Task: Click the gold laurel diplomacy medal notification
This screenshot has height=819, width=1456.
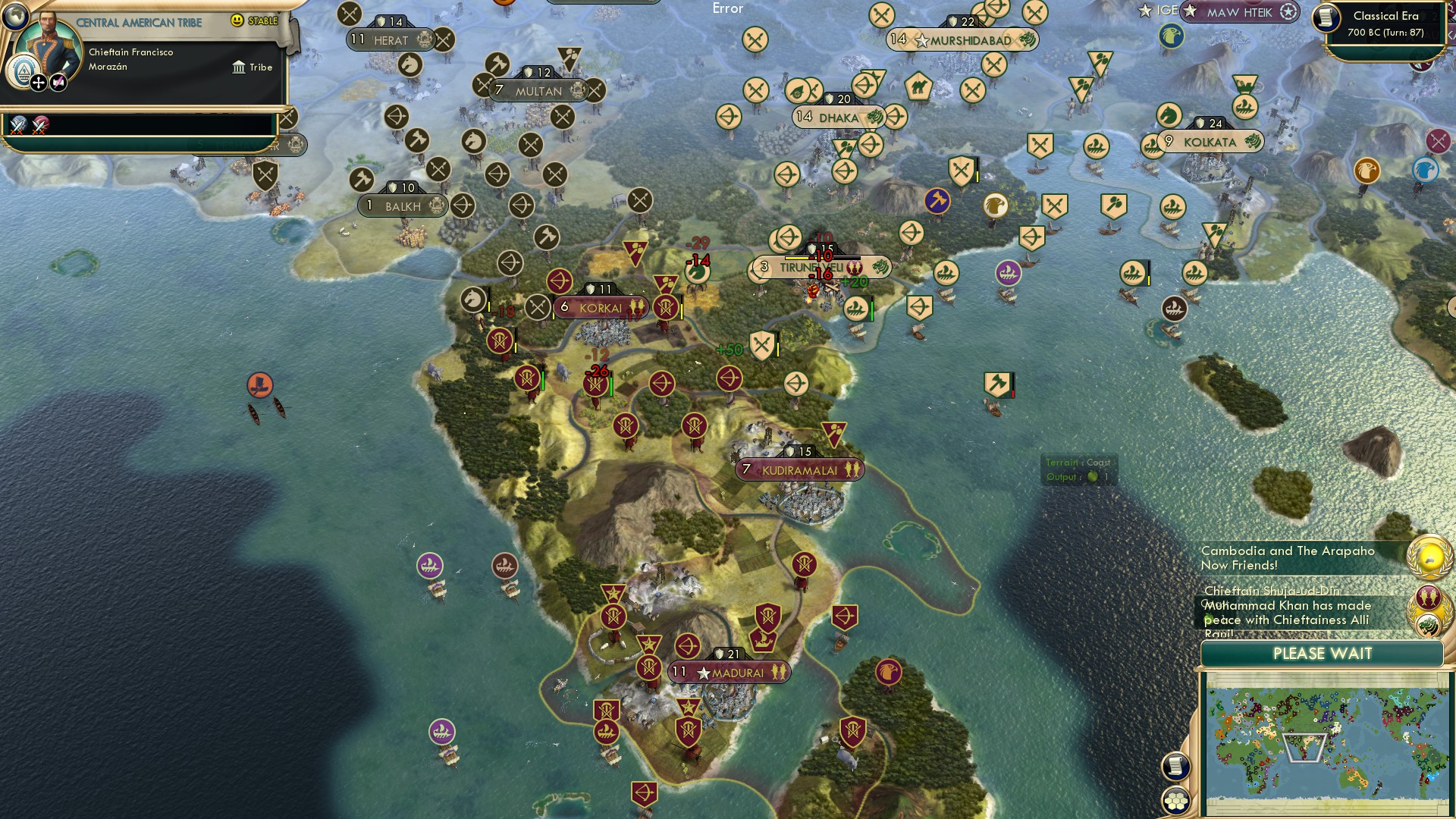Action: (x=1427, y=557)
